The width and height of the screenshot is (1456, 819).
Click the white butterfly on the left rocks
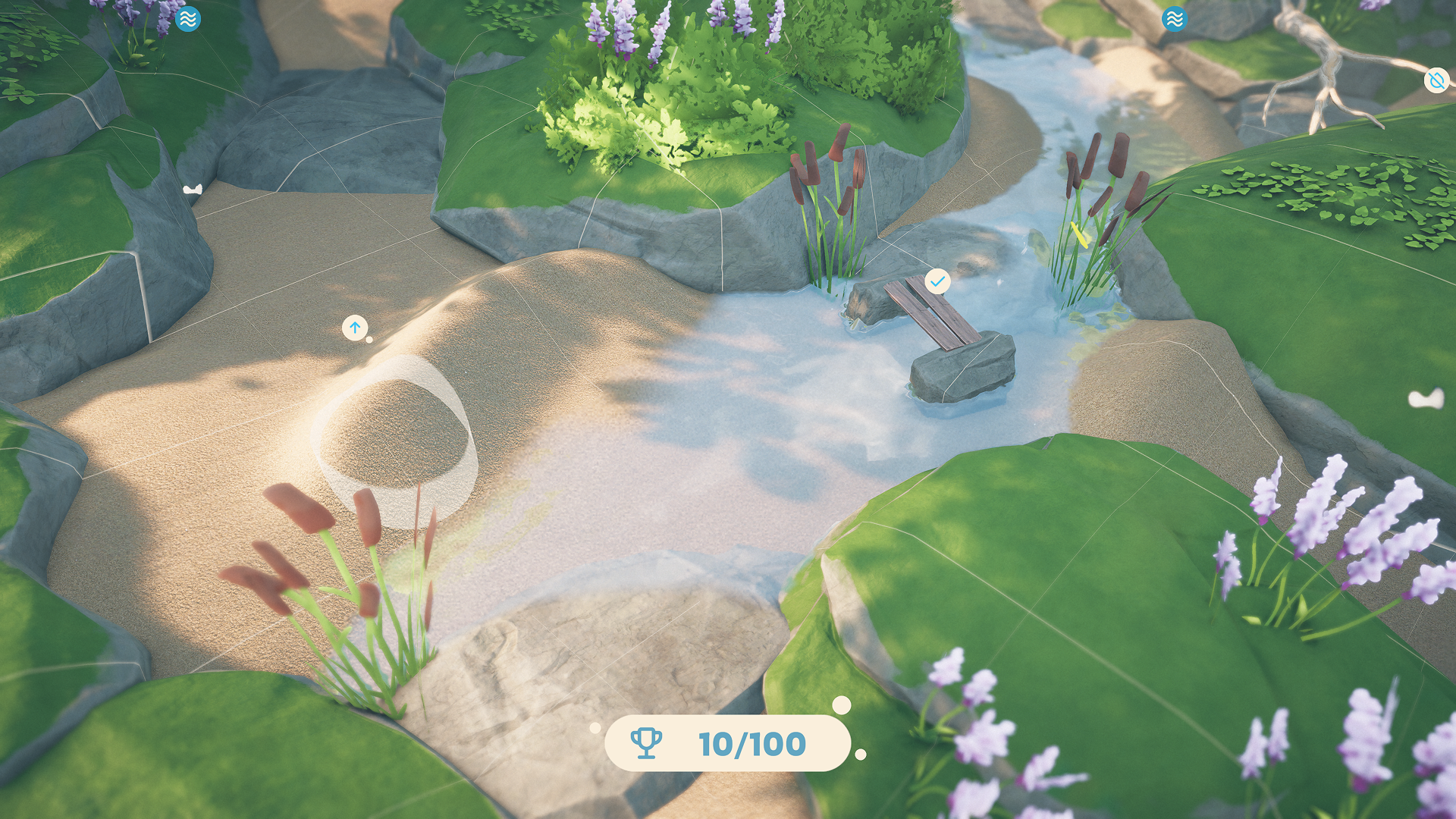click(x=192, y=190)
